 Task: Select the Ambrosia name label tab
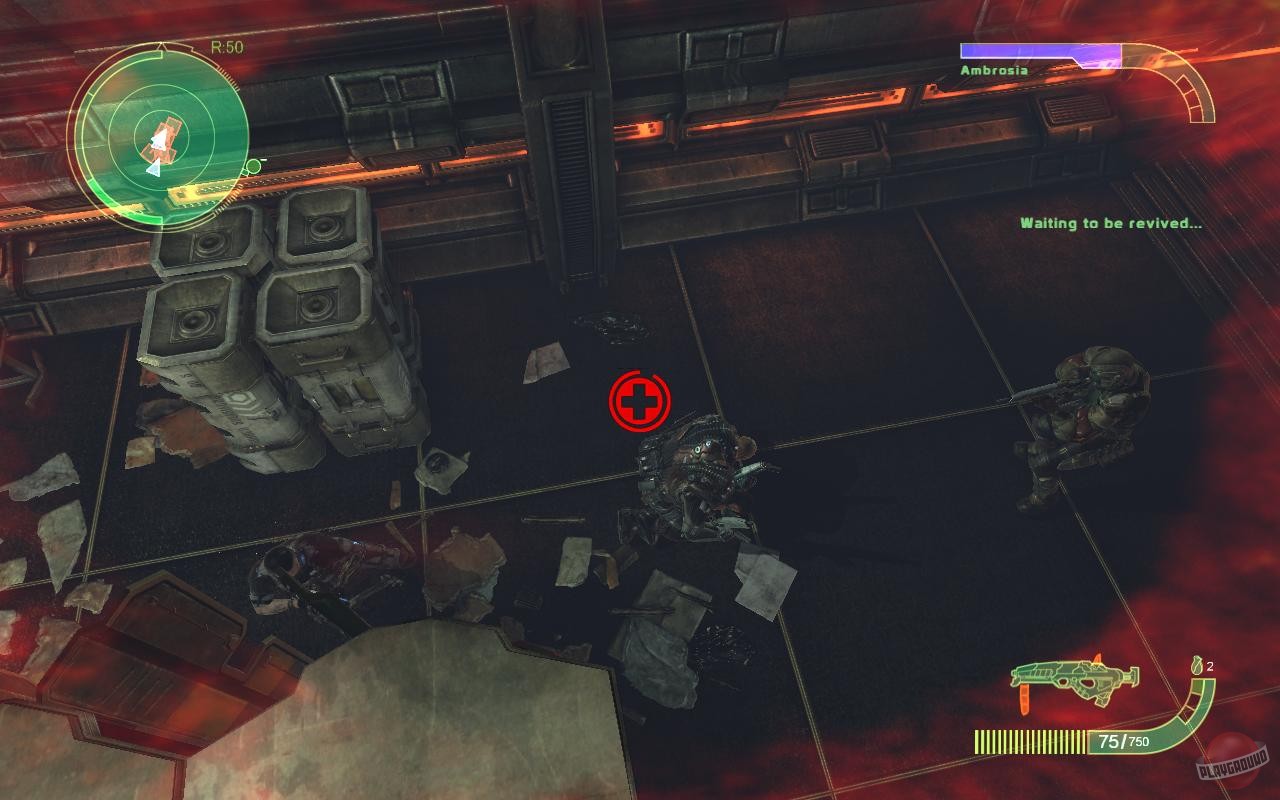click(995, 70)
